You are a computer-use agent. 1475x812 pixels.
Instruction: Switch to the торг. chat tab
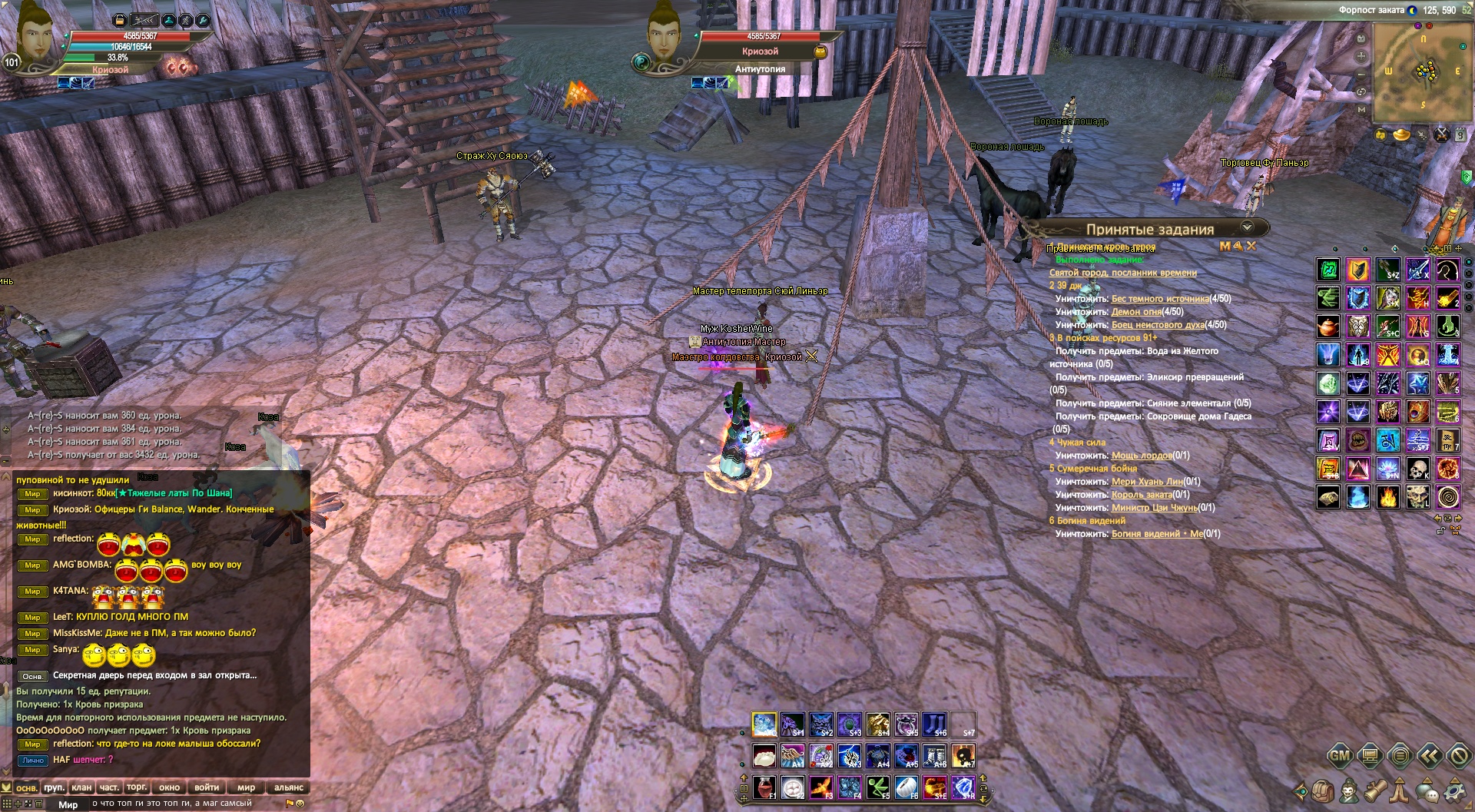point(137,787)
